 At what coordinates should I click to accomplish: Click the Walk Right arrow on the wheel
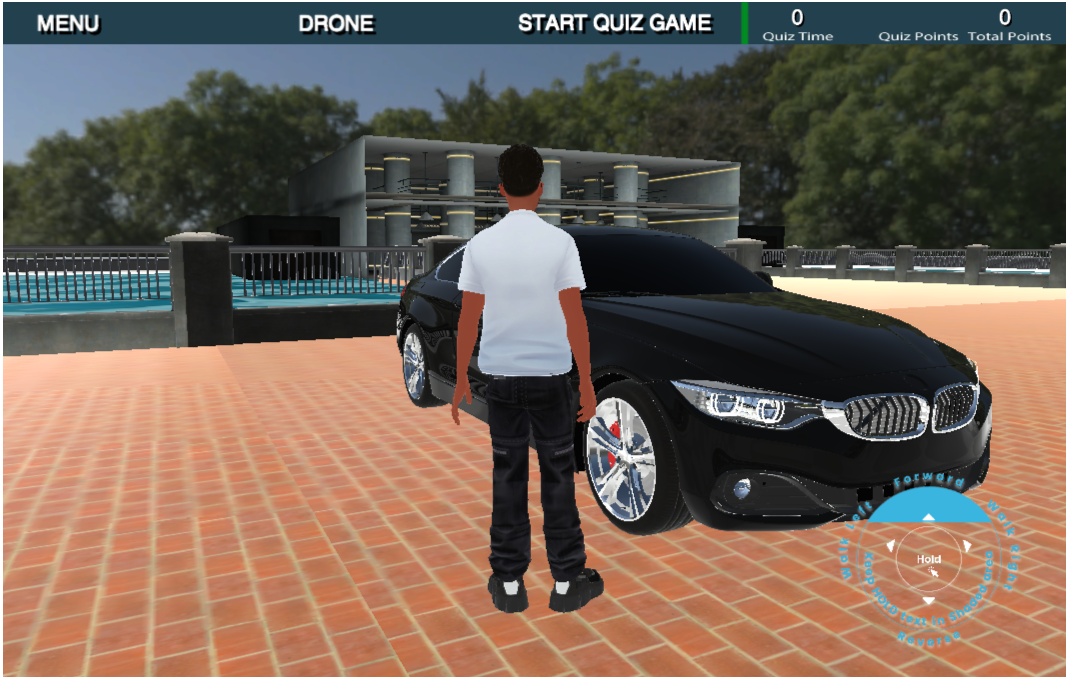[x=968, y=547]
